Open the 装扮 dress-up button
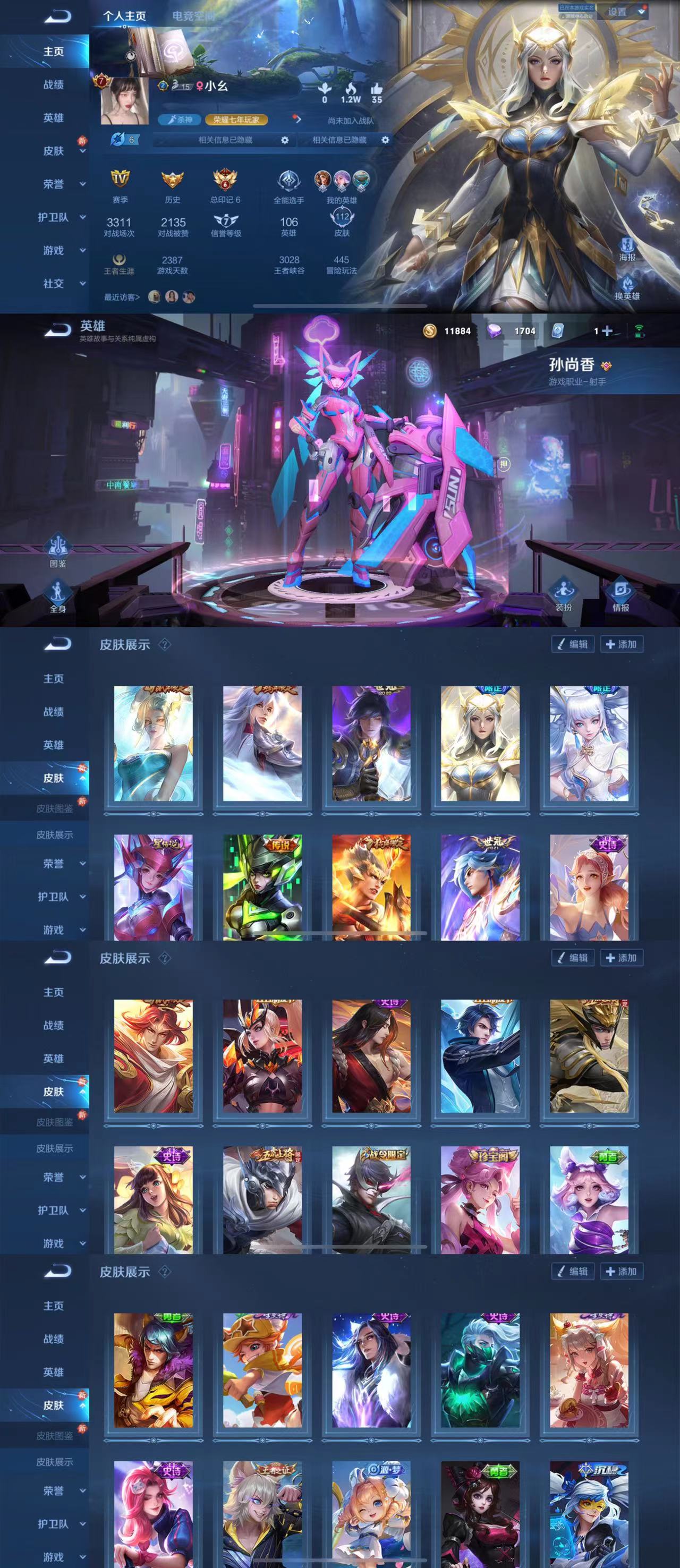 click(x=564, y=594)
